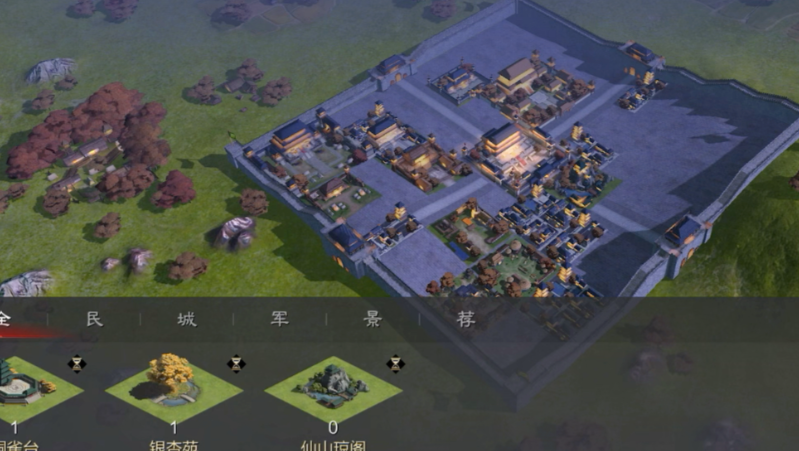Show the 荐 category tab
Screen dimensions: 799x451
pyautogui.click(x=466, y=319)
